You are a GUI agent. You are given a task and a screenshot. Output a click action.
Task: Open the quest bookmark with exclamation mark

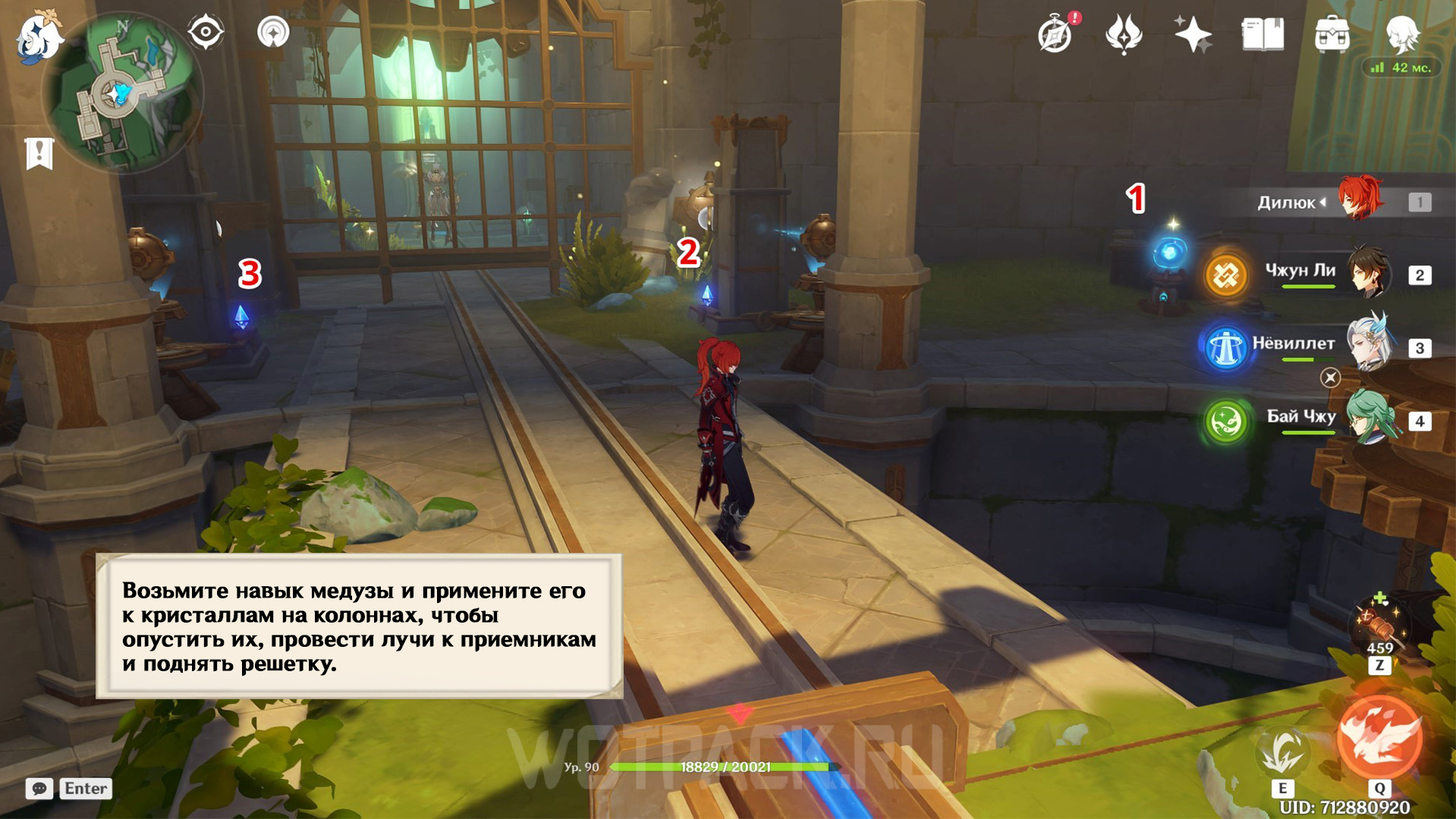39,154
